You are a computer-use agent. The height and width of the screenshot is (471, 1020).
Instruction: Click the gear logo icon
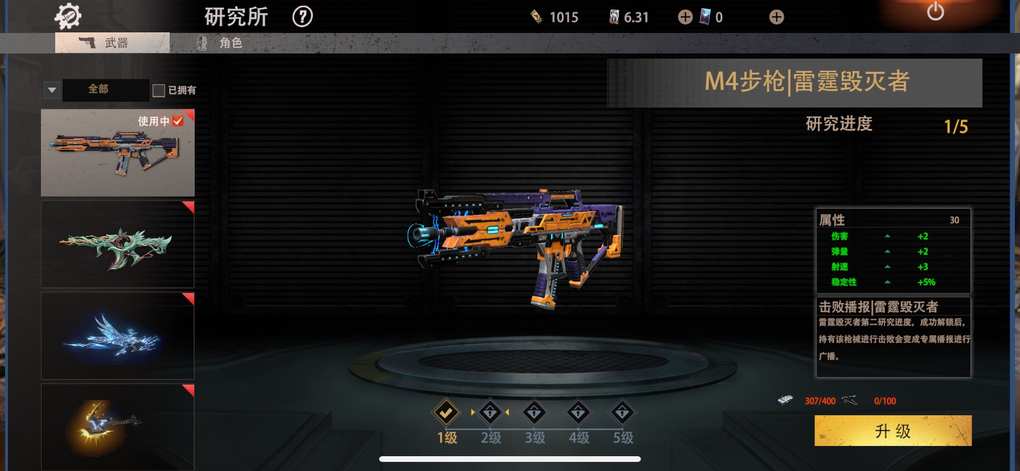coord(69,15)
